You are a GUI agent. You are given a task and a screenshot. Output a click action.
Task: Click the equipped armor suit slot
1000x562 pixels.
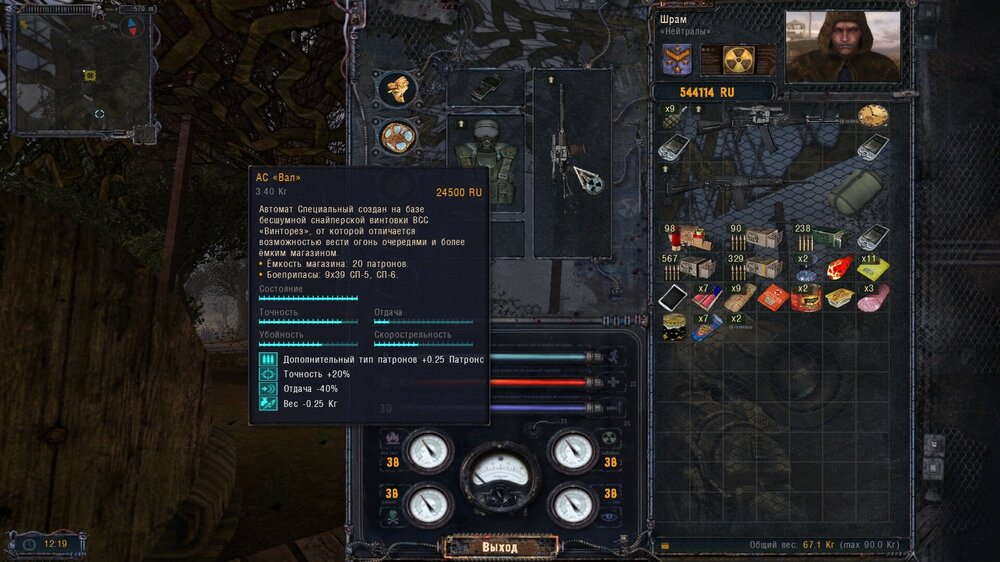point(485,160)
